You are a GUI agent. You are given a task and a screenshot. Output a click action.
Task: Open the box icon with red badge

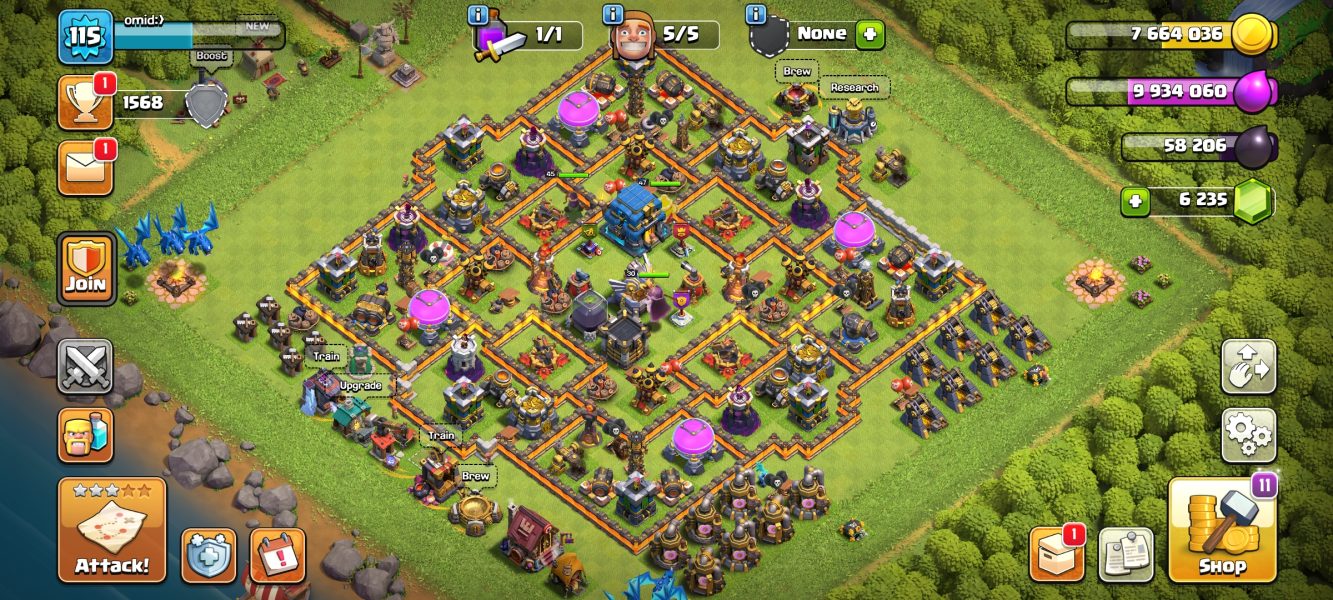point(1057,554)
